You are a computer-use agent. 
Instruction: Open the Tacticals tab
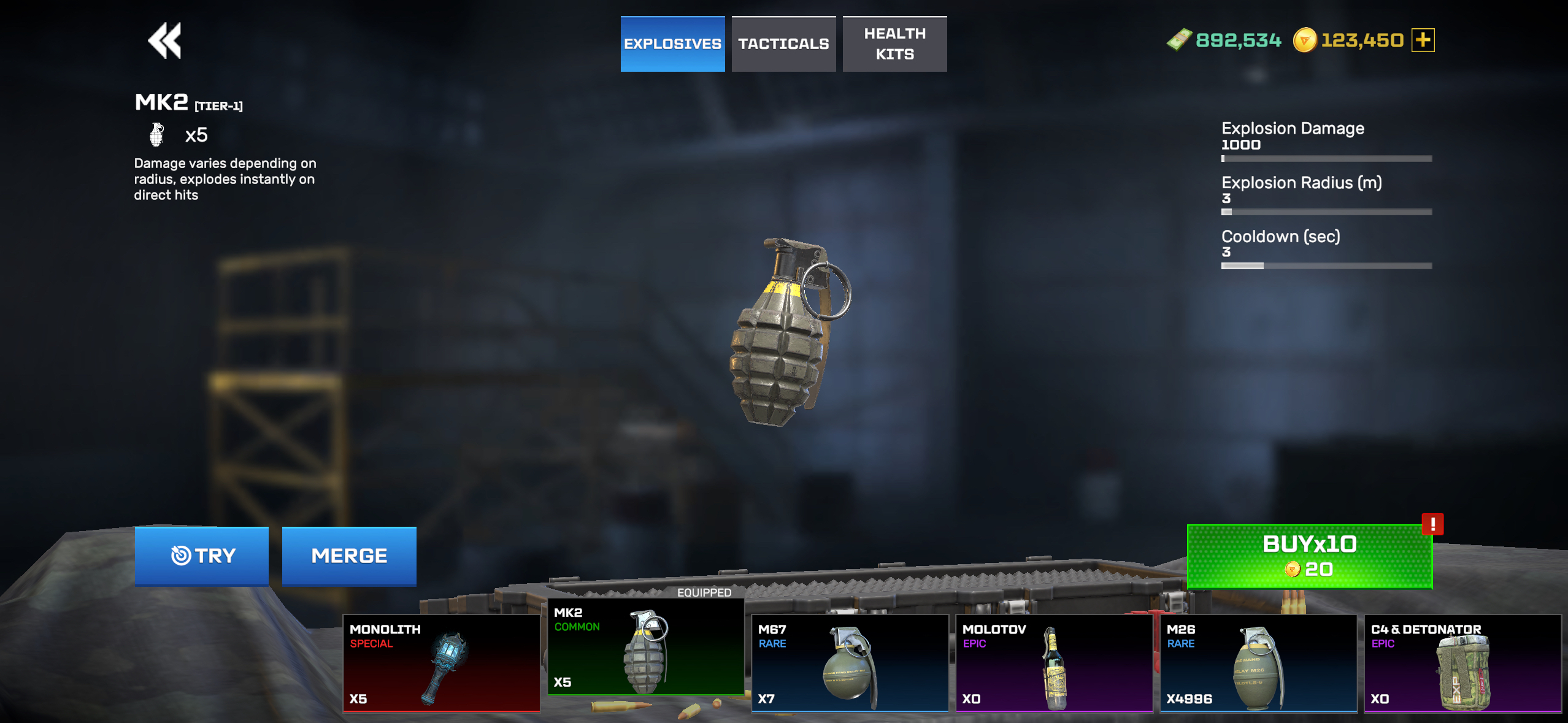point(783,44)
